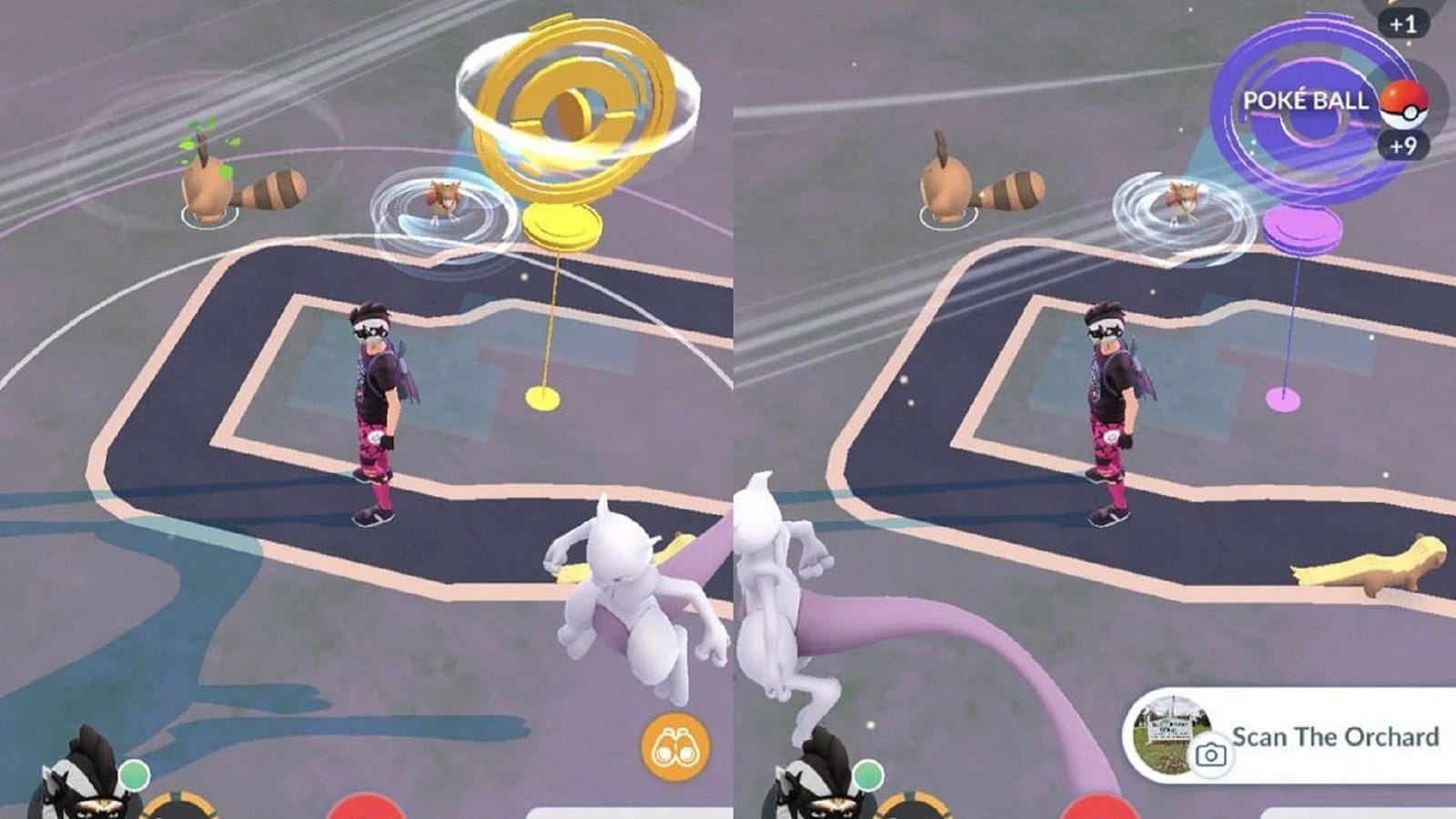Tap the +1 reward badge

pyautogui.click(x=1403, y=24)
